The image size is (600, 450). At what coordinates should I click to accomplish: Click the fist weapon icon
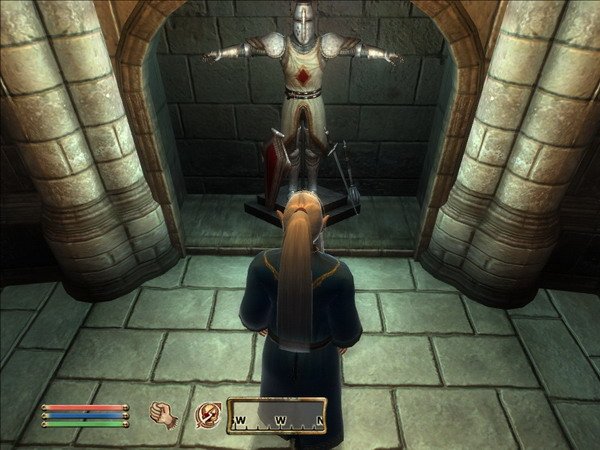[x=163, y=412]
